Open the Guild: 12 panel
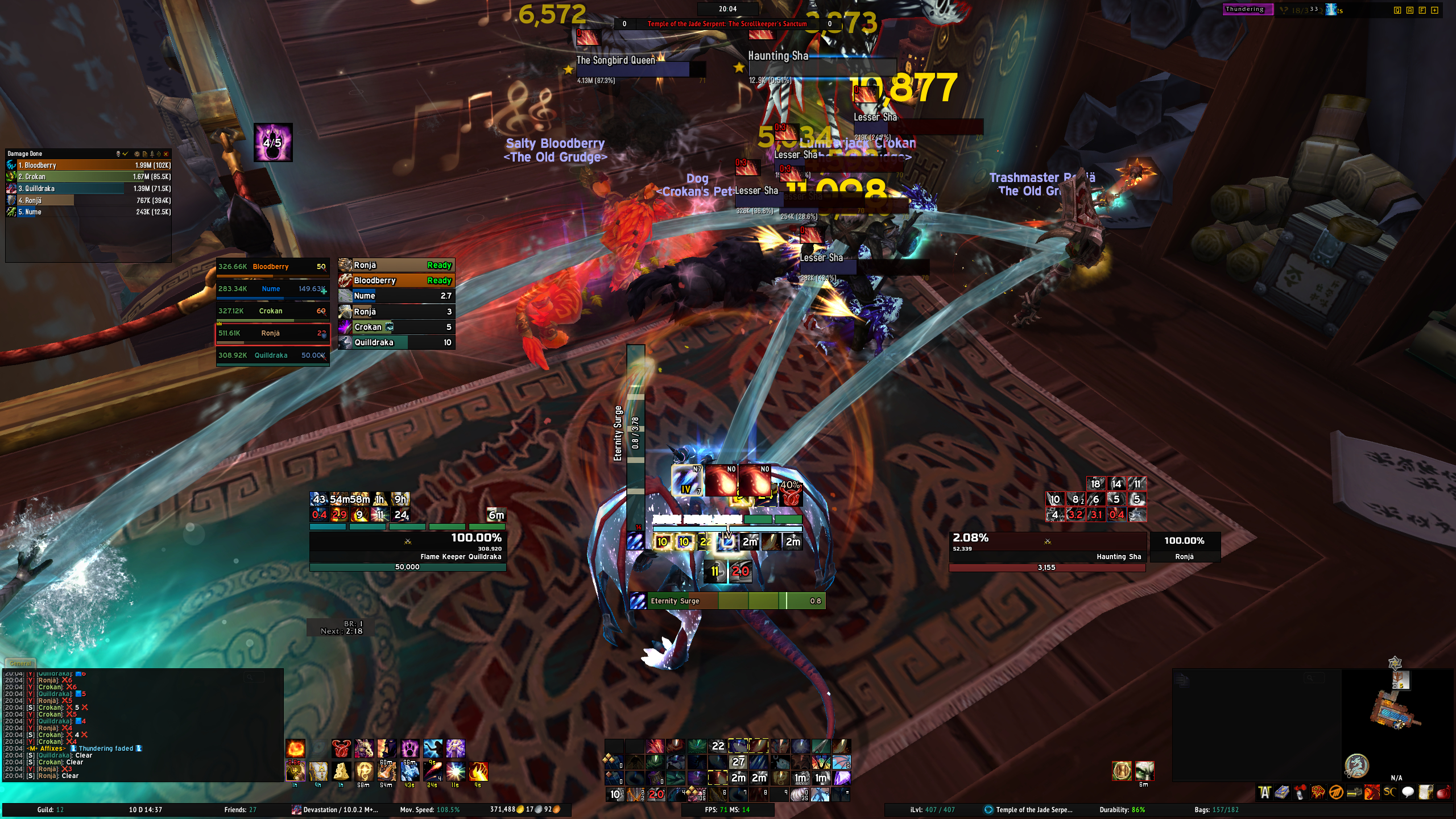Screen dimensions: 1456x819 click(51, 810)
